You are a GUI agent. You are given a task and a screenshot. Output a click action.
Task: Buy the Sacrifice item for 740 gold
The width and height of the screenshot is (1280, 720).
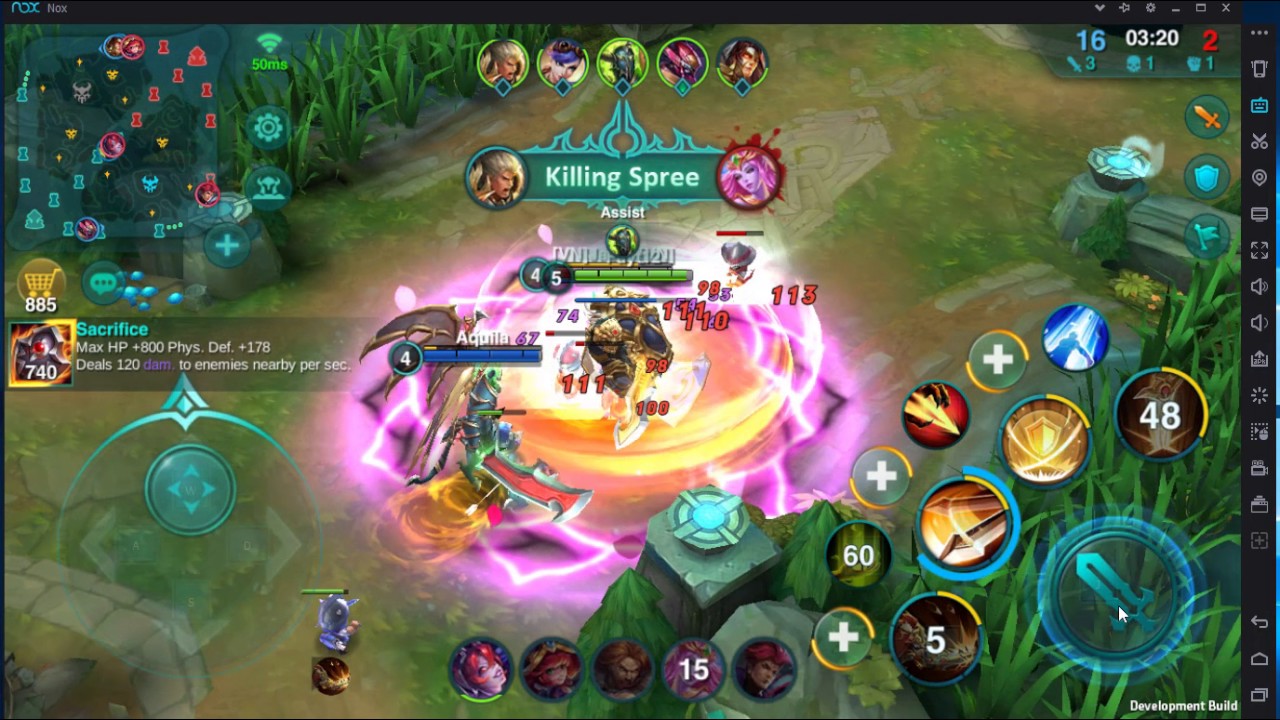(40, 353)
